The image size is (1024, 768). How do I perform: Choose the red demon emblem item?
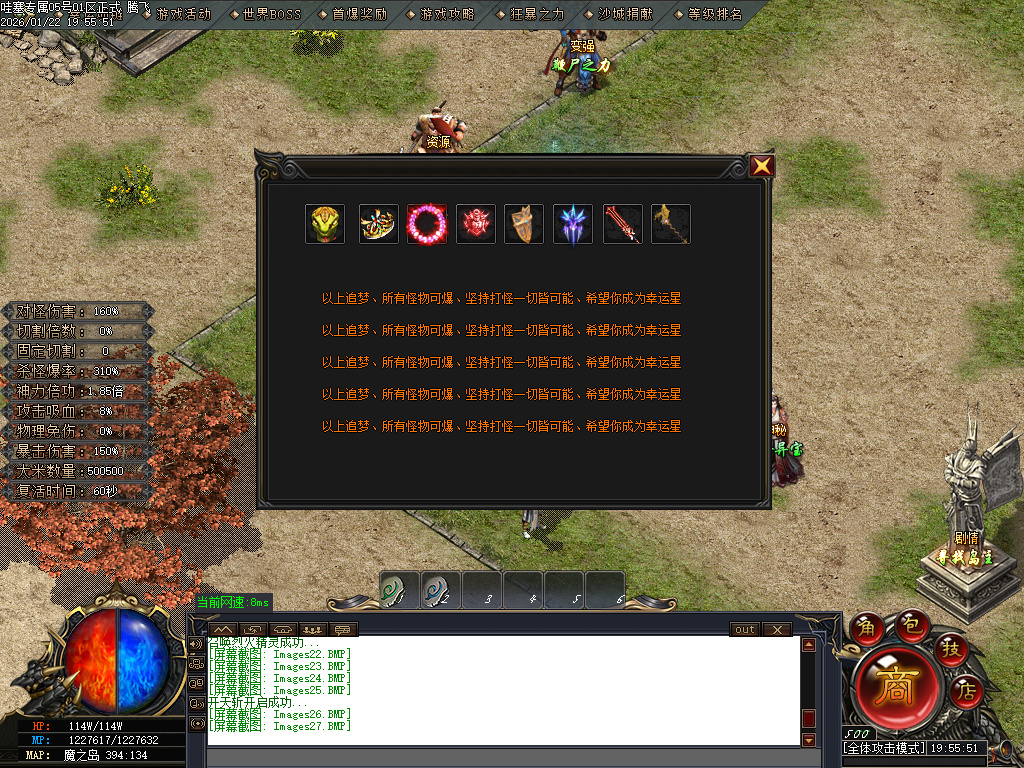pos(476,224)
